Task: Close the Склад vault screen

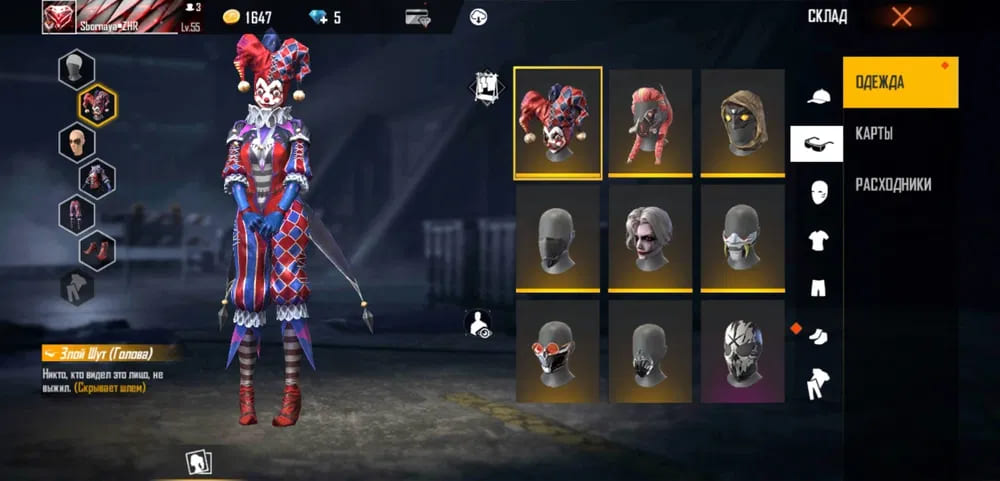Action: point(901,16)
